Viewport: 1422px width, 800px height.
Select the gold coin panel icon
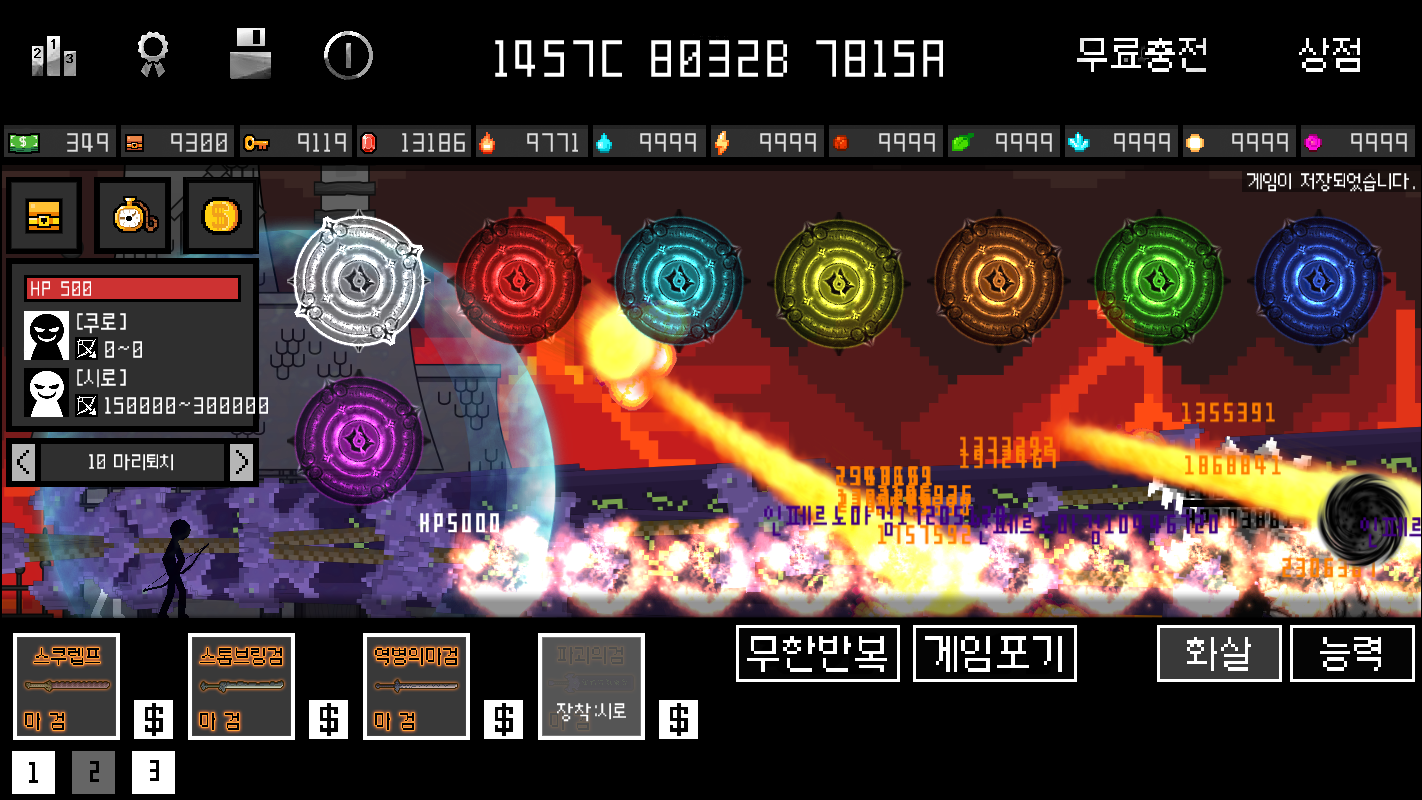click(220, 215)
